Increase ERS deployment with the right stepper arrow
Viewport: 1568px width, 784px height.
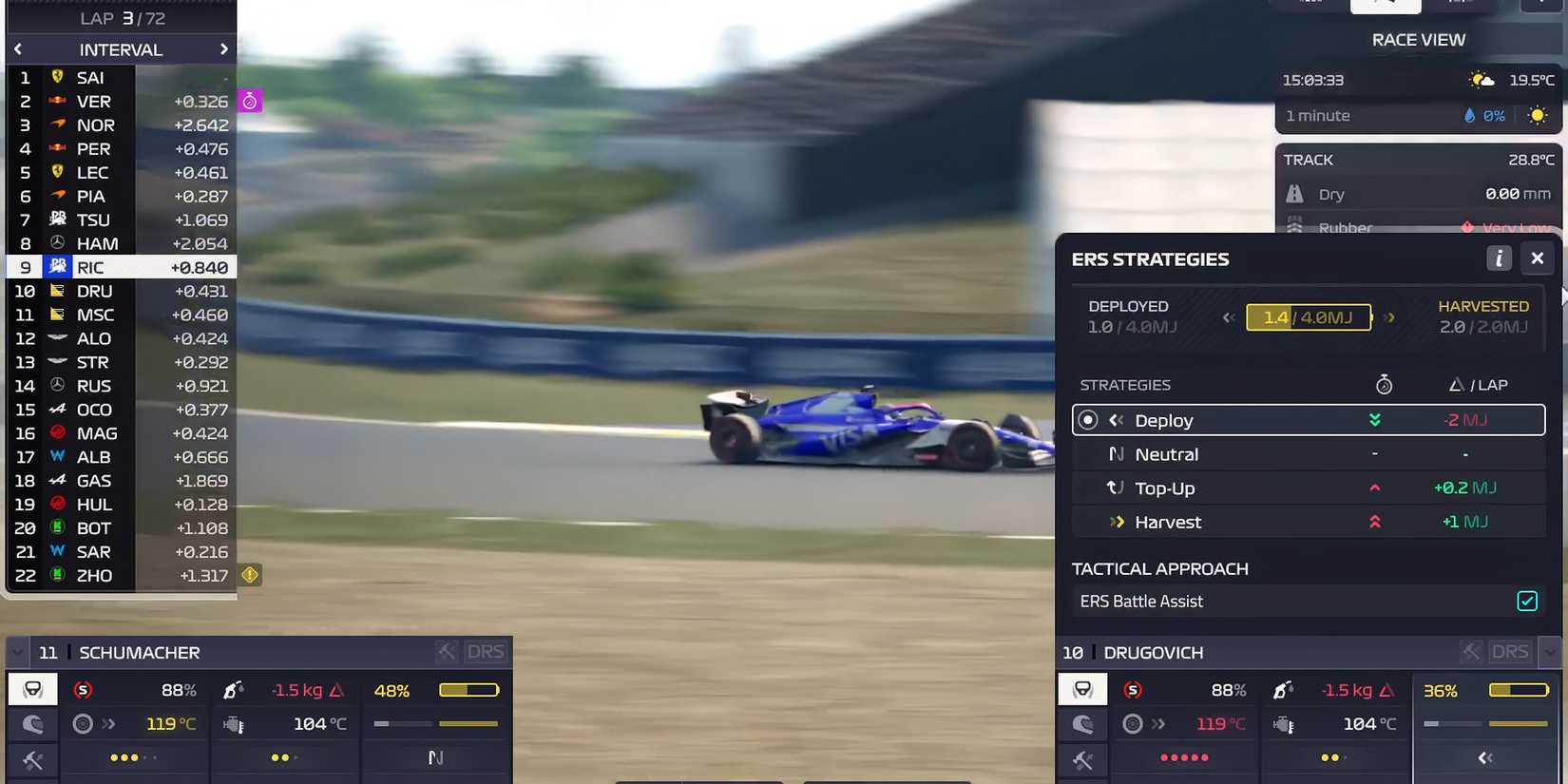tap(1390, 317)
